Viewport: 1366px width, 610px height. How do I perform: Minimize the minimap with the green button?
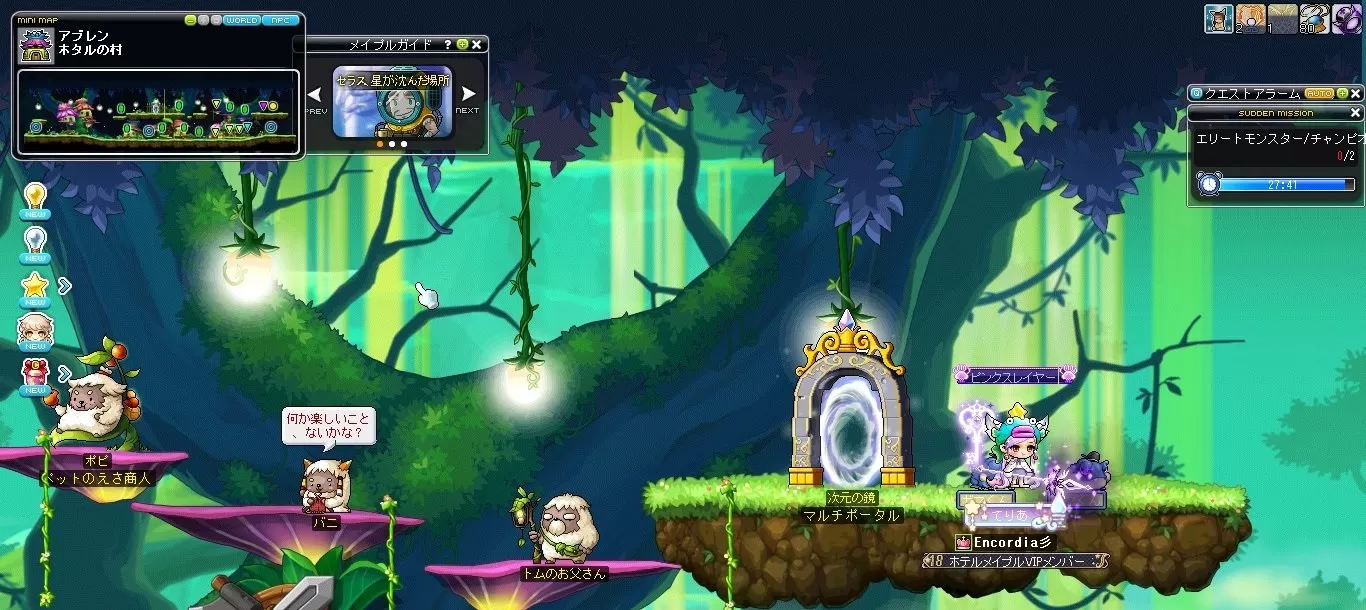(191, 20)
